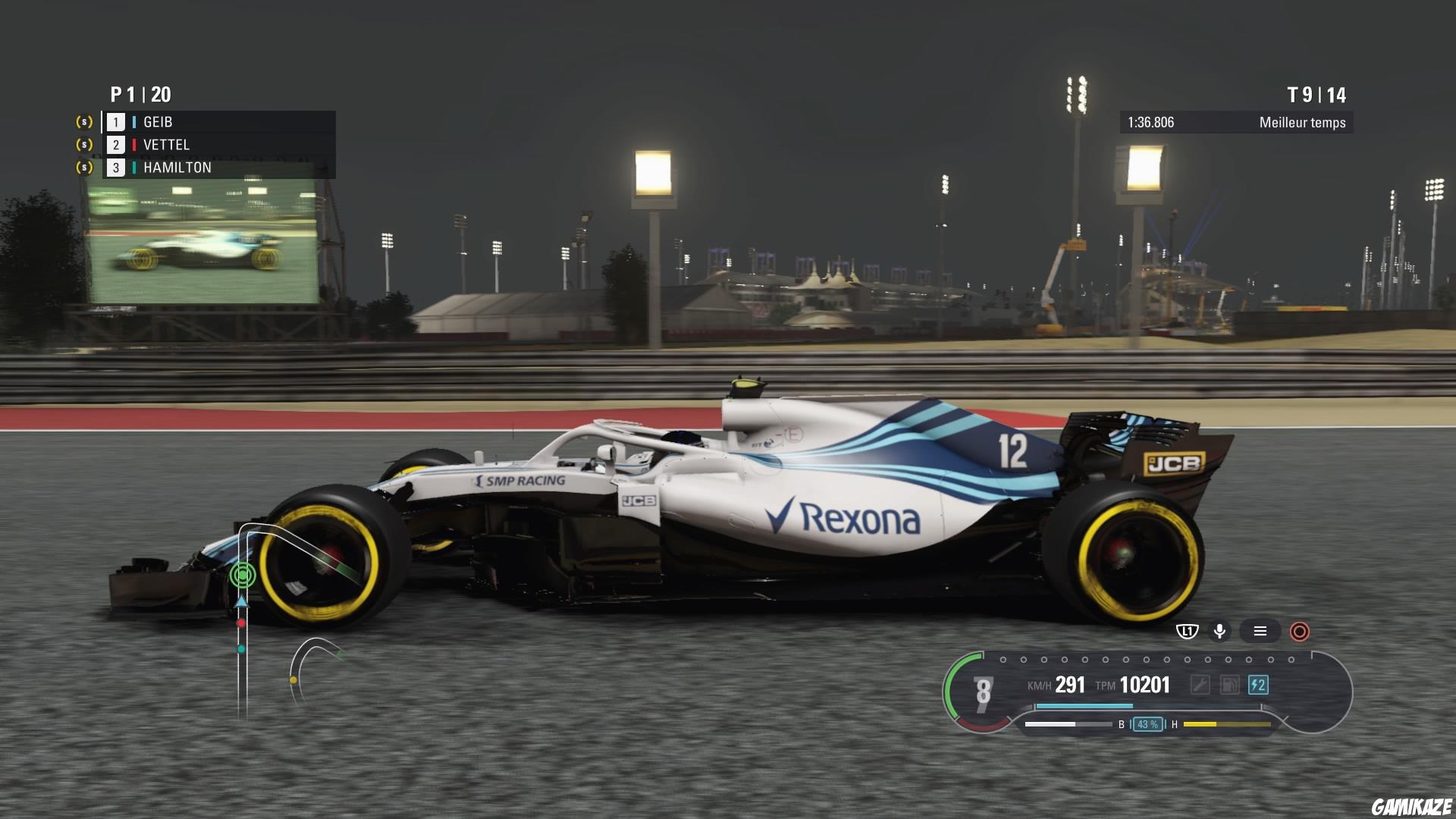The height and width of the screenshot is (819, 1456).
Task: Select GEIB's tyre compound (S) badge
Action: click(x=83, y=121)
